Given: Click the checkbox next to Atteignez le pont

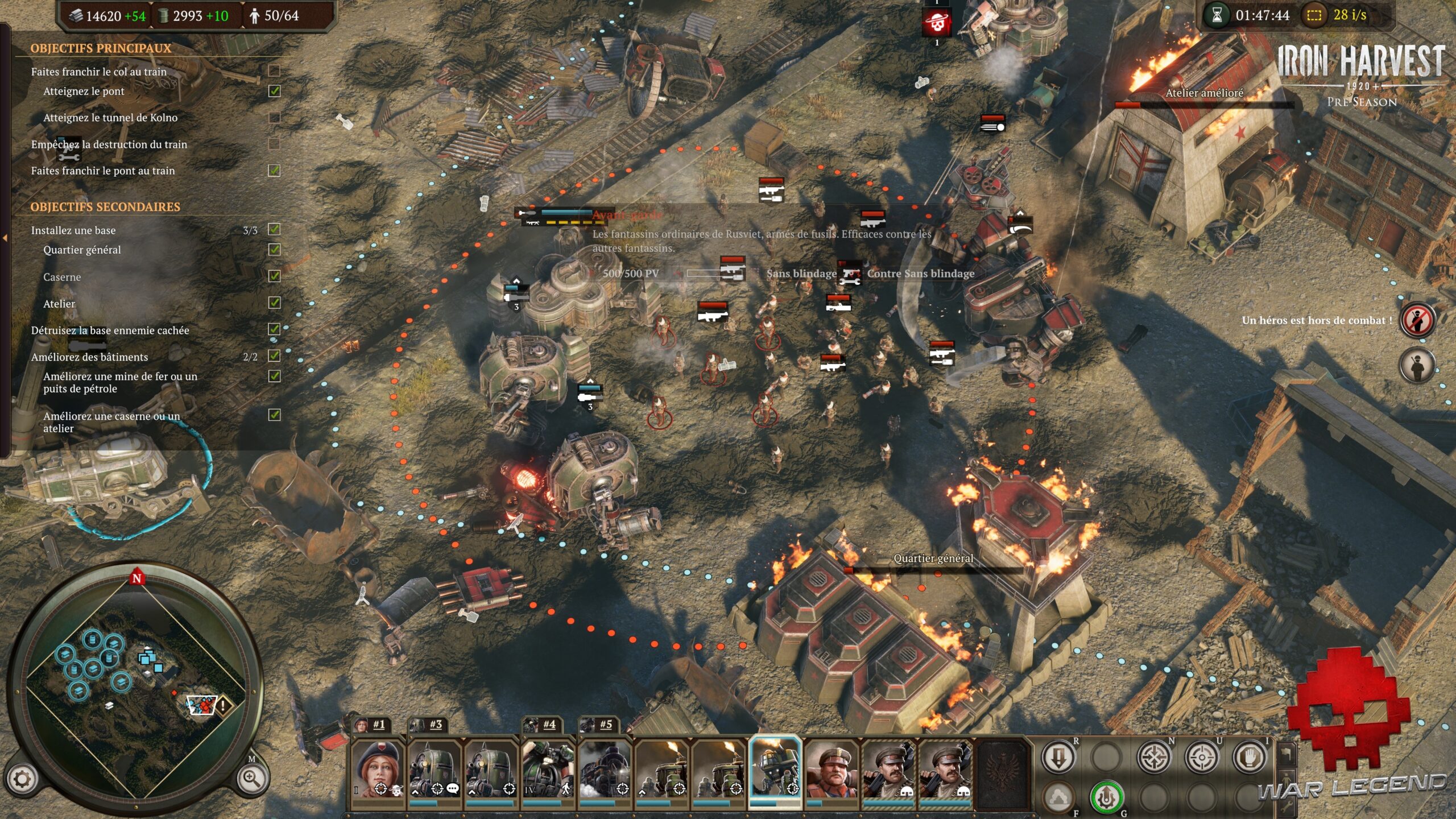Looking at the screenshot, I should 274,91.
